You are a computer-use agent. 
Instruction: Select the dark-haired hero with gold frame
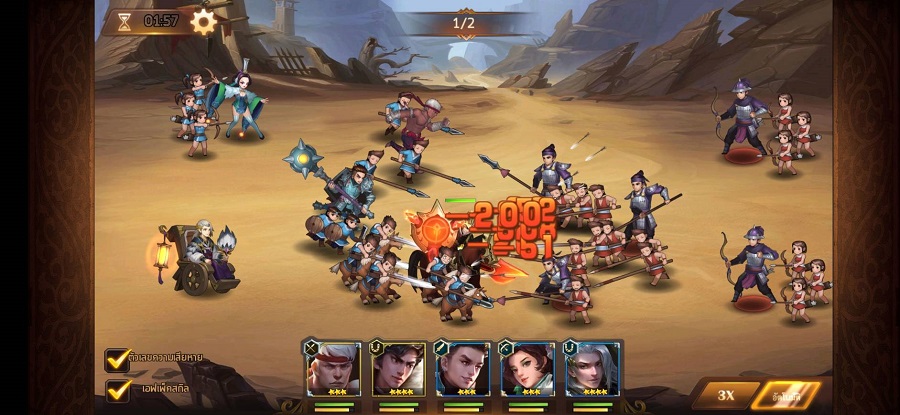tap(398, 368)
